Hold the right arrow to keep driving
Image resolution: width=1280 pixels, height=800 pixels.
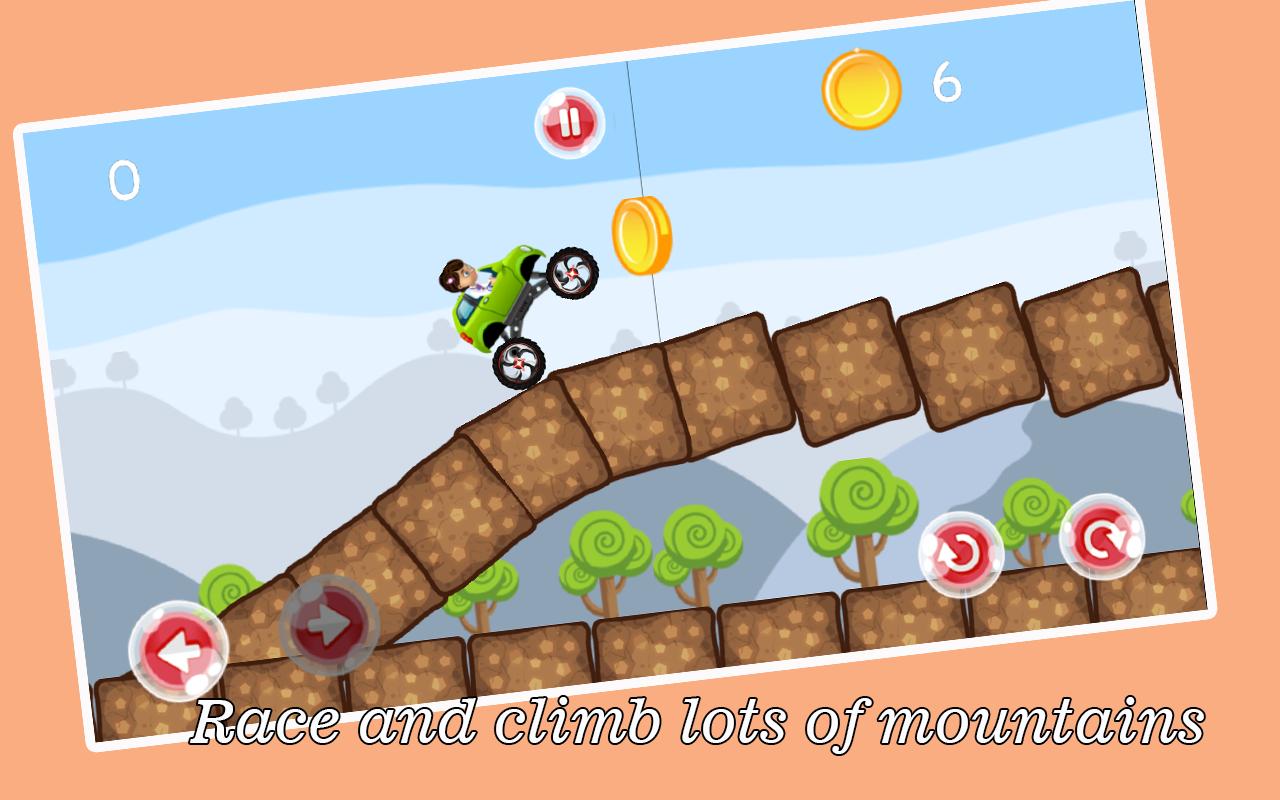tap(330, 625)
